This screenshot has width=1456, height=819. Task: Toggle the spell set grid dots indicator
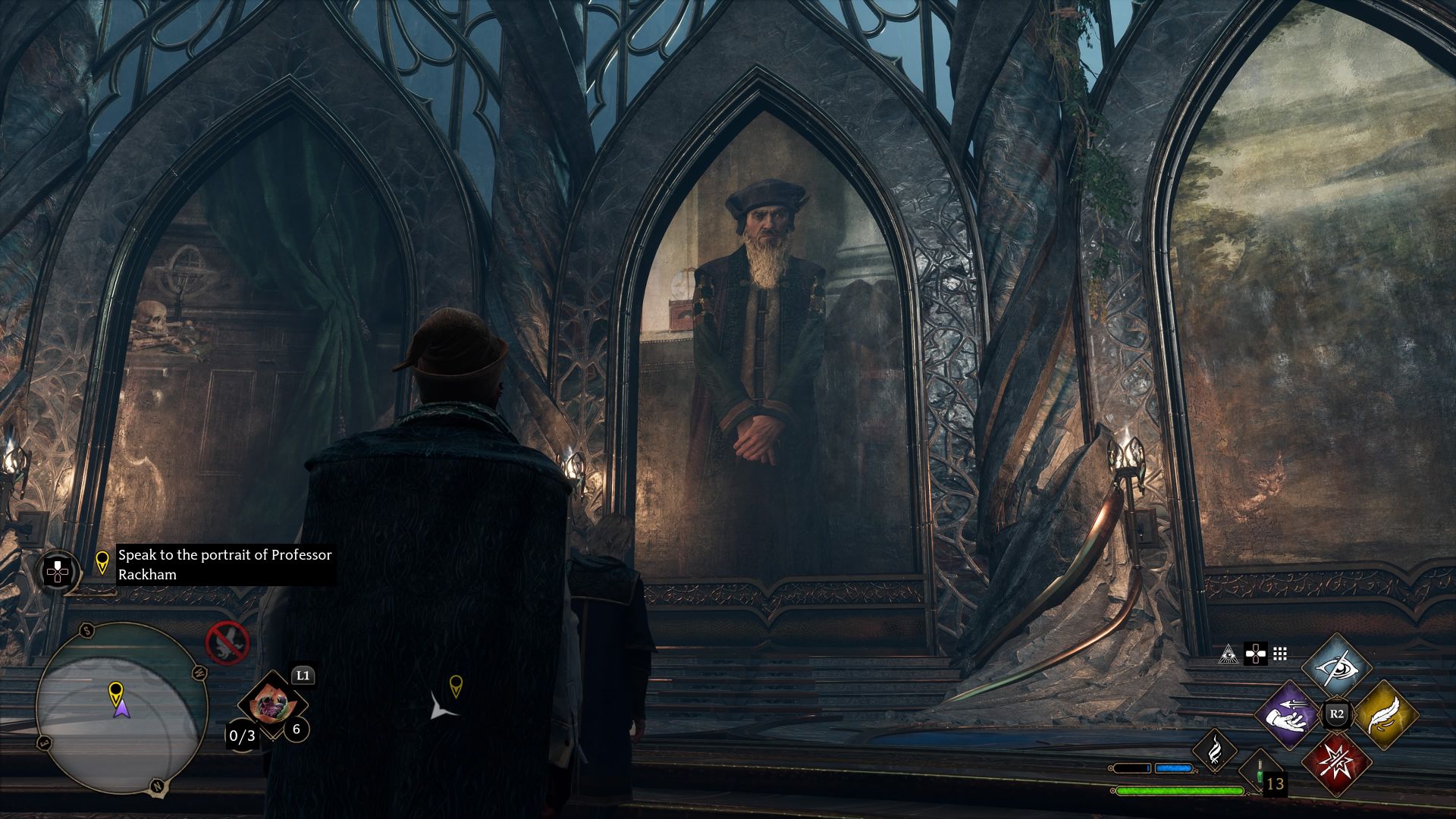click(1280, 653)
